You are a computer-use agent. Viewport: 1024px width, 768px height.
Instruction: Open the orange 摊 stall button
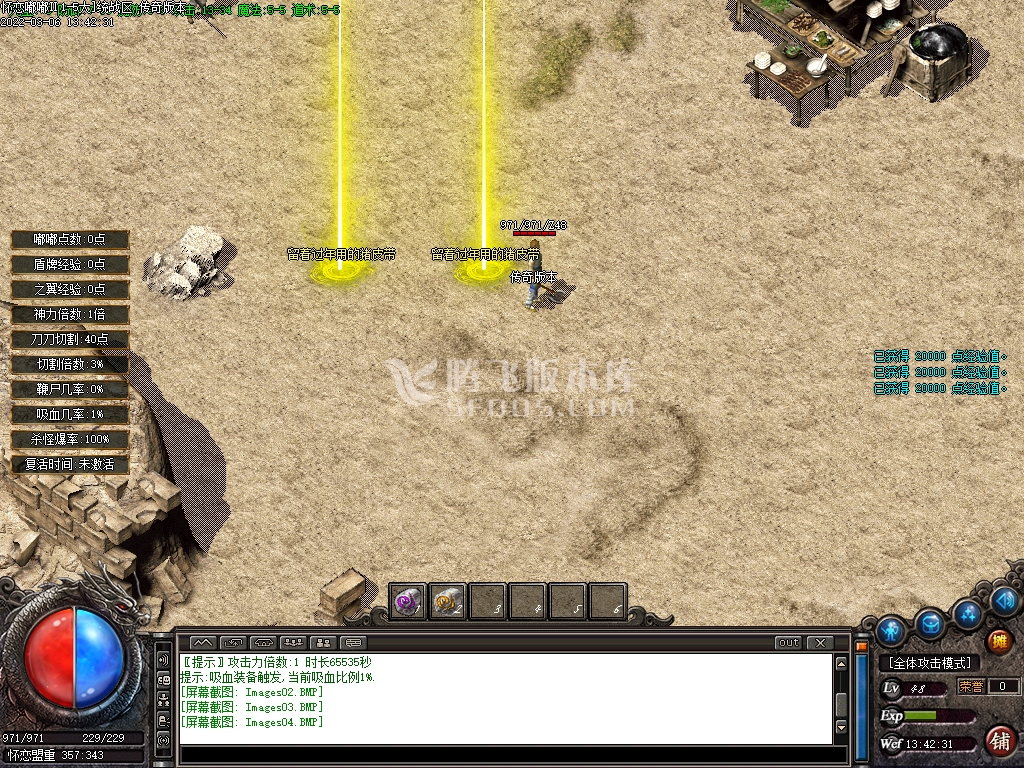pyautogui.click(x=999, y=641)
